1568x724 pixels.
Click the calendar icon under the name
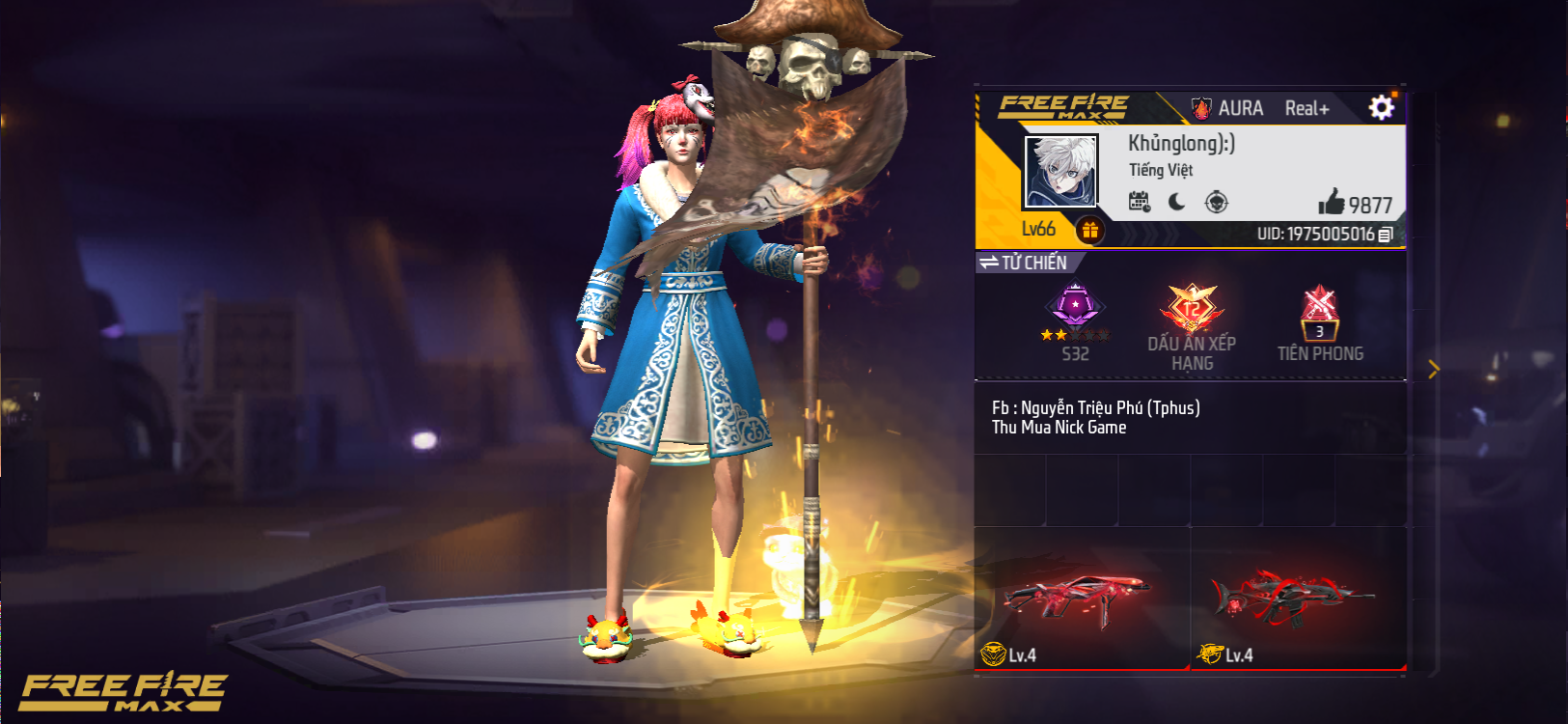(1140, 202)
